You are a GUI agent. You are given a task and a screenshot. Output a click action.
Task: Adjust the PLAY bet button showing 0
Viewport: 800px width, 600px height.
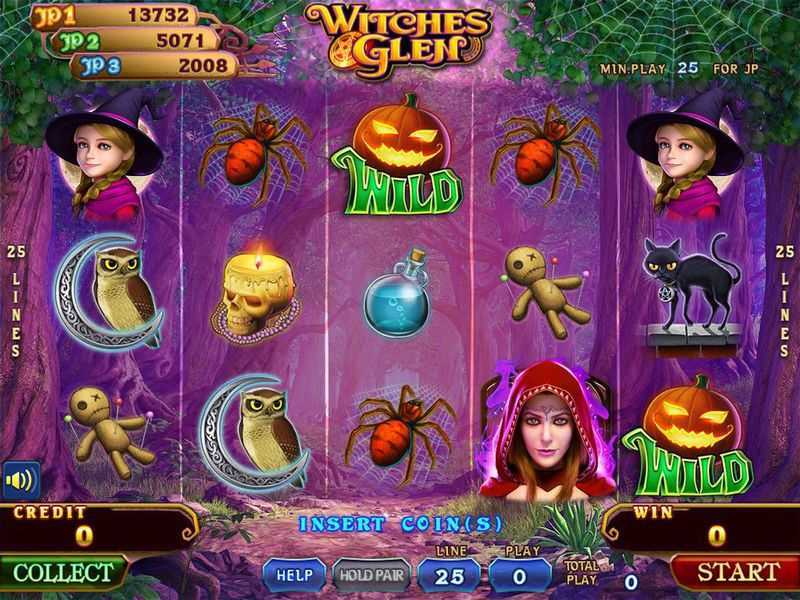pyautogui.click(x=520, y=575)
